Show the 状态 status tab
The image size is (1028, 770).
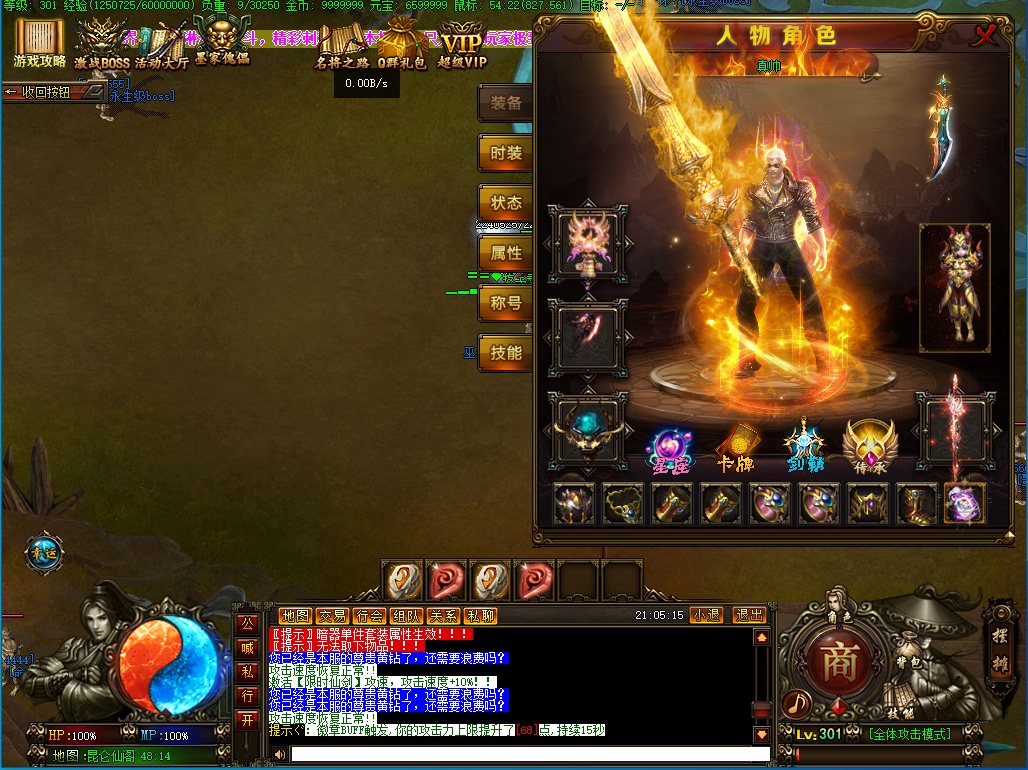[506, 203]
